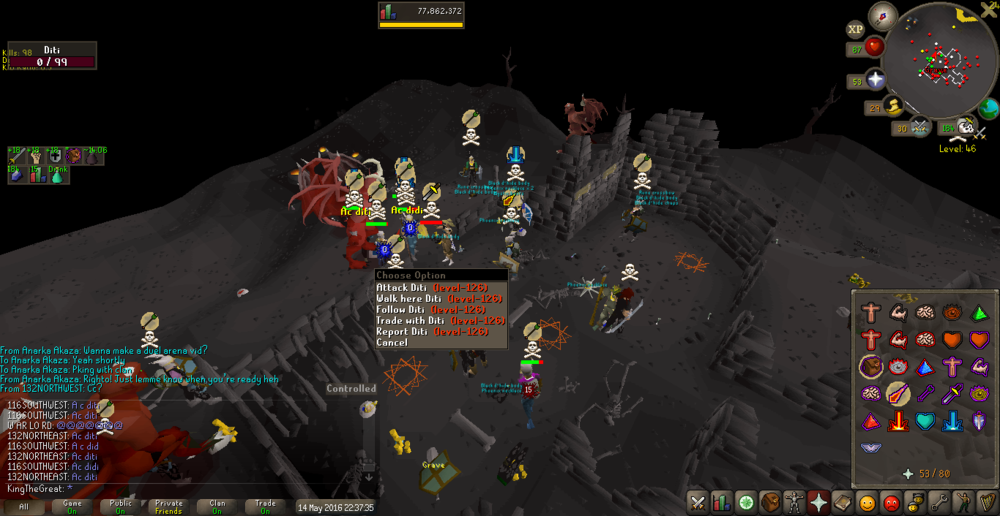
Task: Toggle the Clan chat filter
Action: (x=217, y=507)
